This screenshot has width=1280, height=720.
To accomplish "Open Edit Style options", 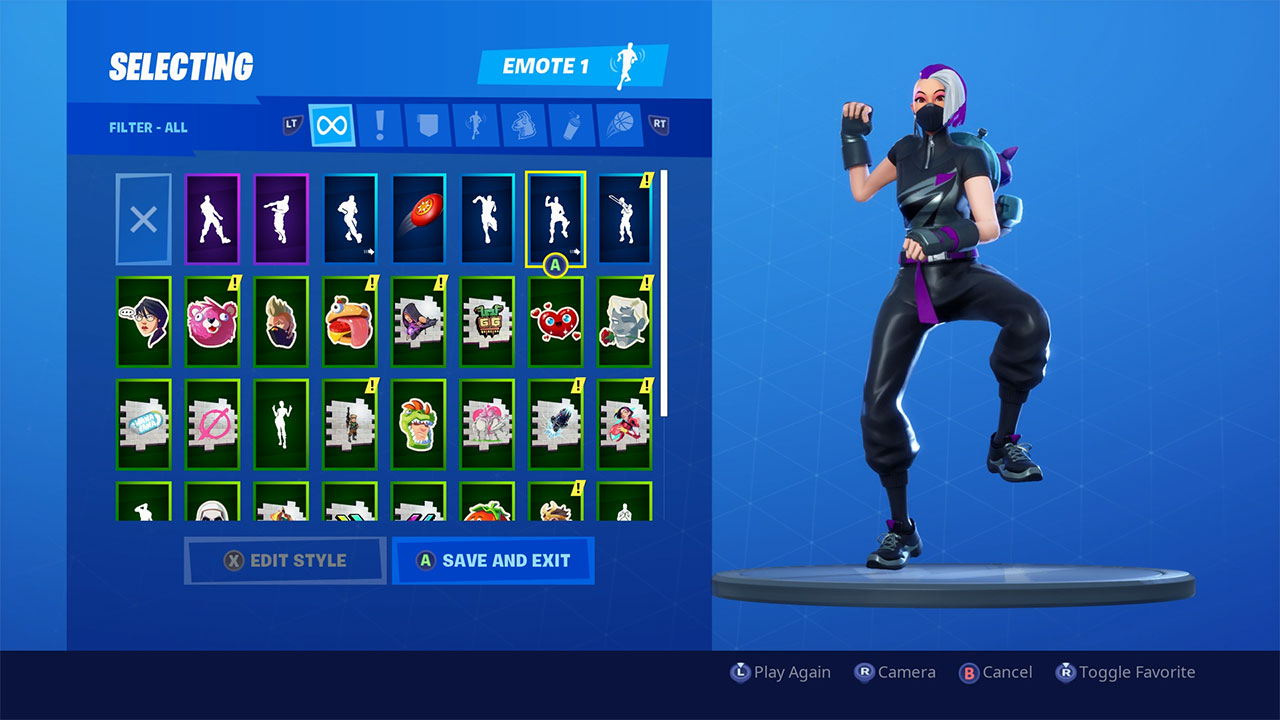I will point(285,560).
